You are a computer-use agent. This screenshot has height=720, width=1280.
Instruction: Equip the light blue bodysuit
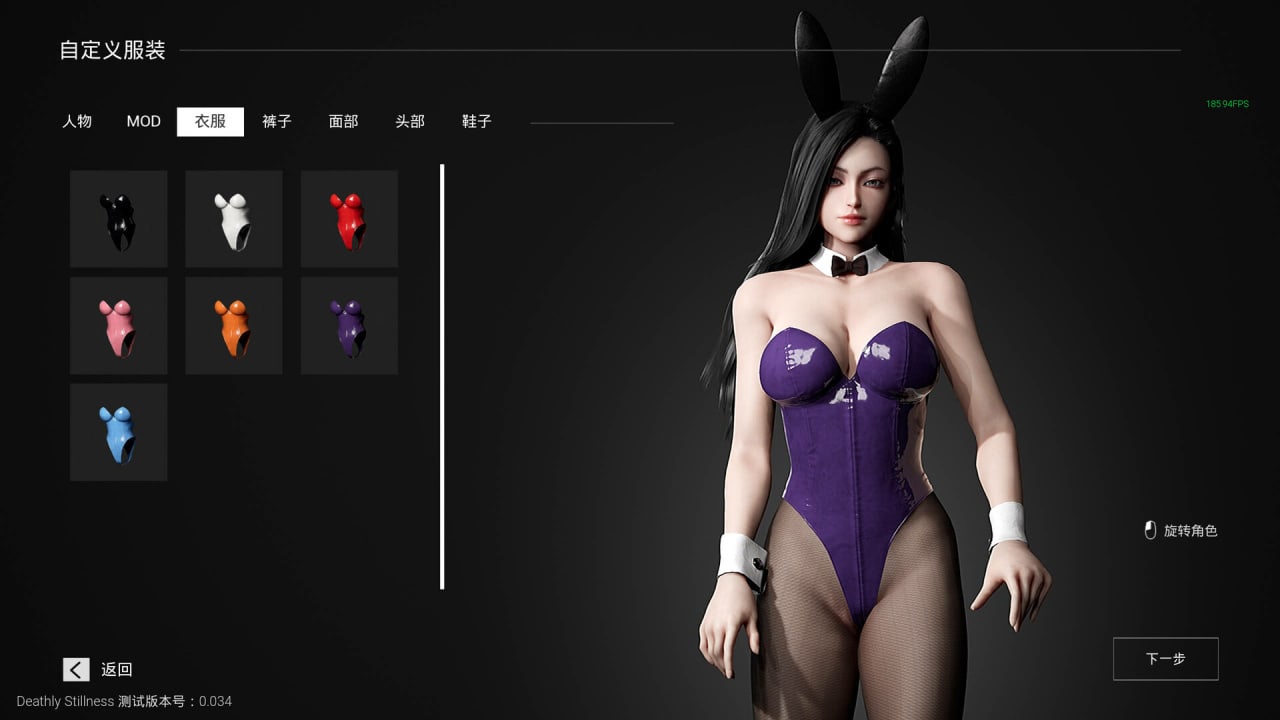118,432
